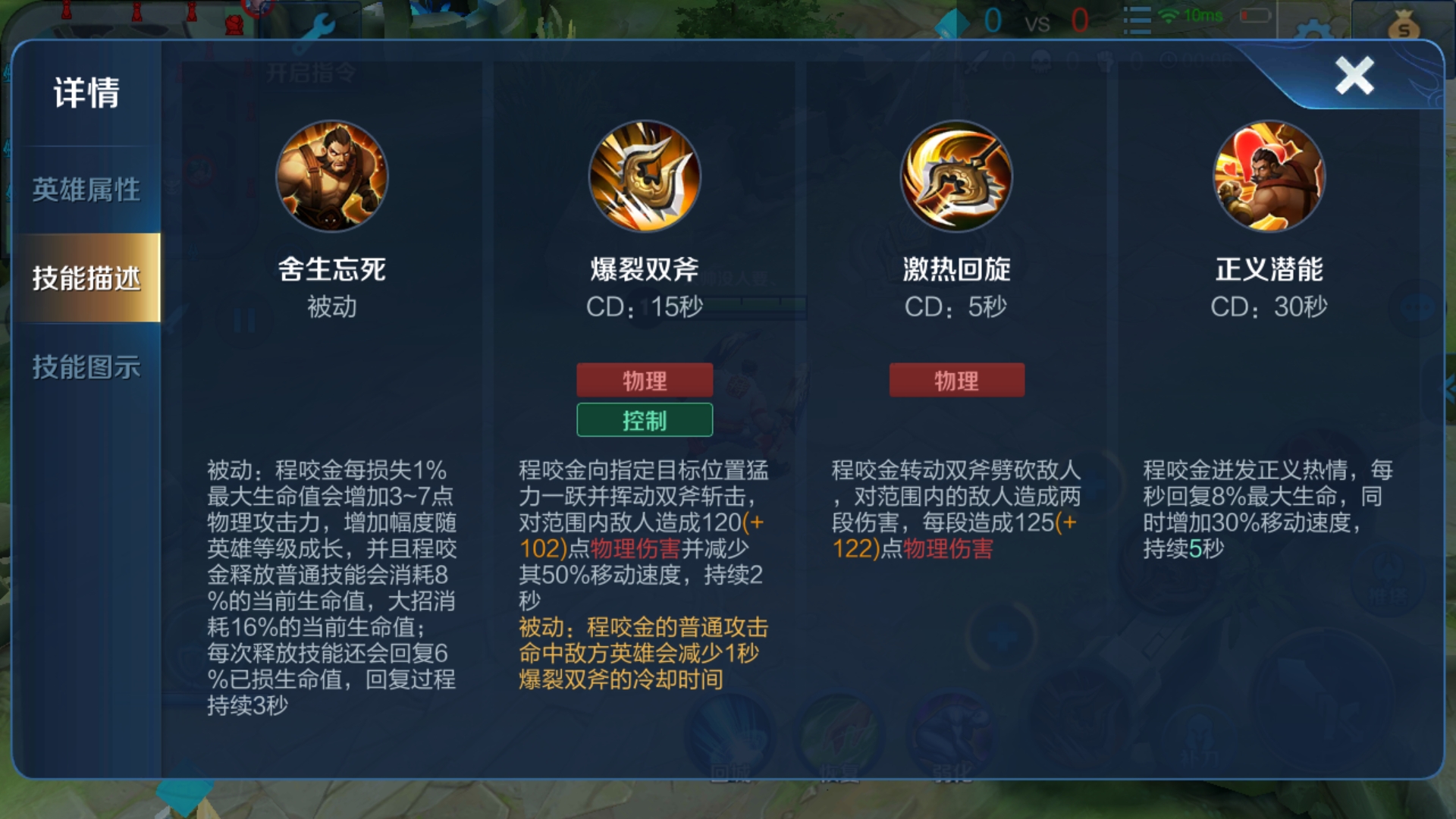Switch to the 英雄属性 tab
1456x819 pixels.
pos(85,191)
